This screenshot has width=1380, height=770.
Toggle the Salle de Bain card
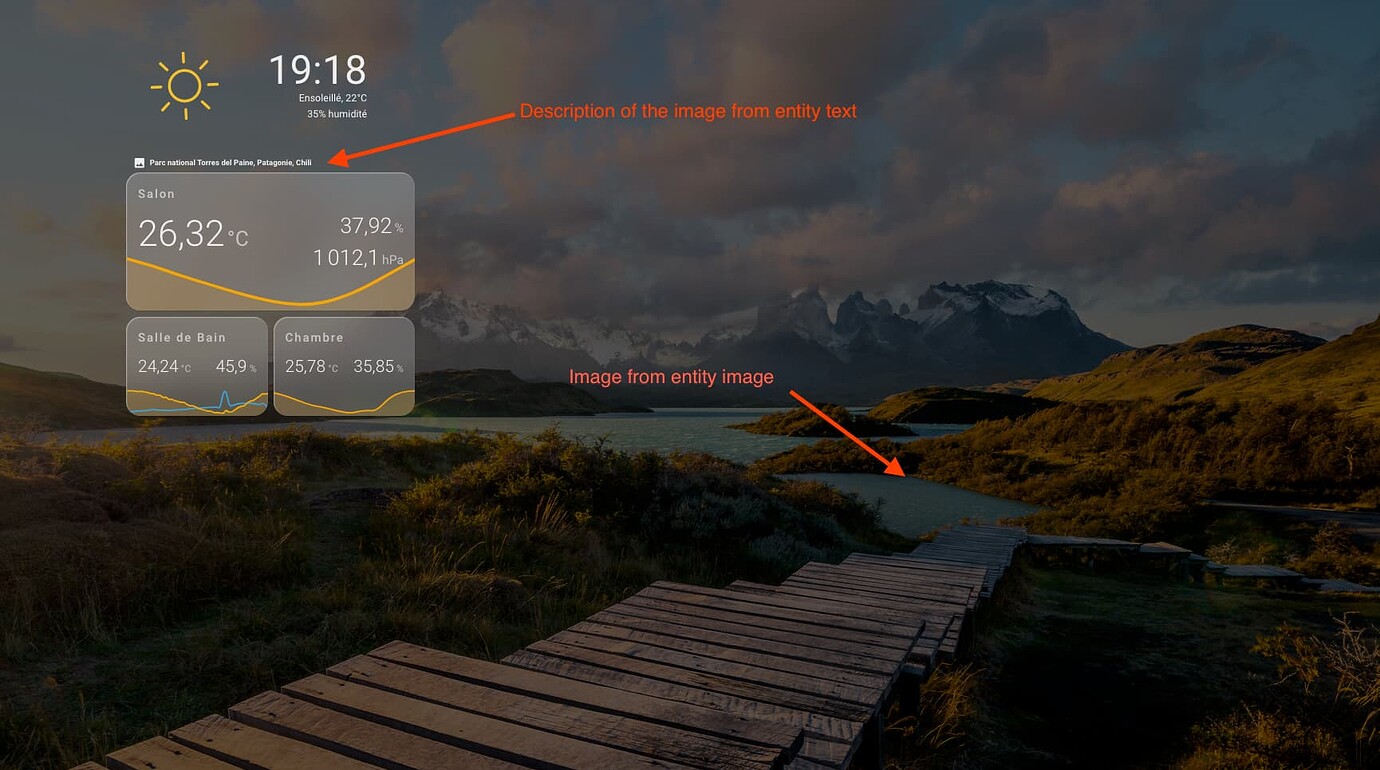pyautogui.click(x=196, y=365)
